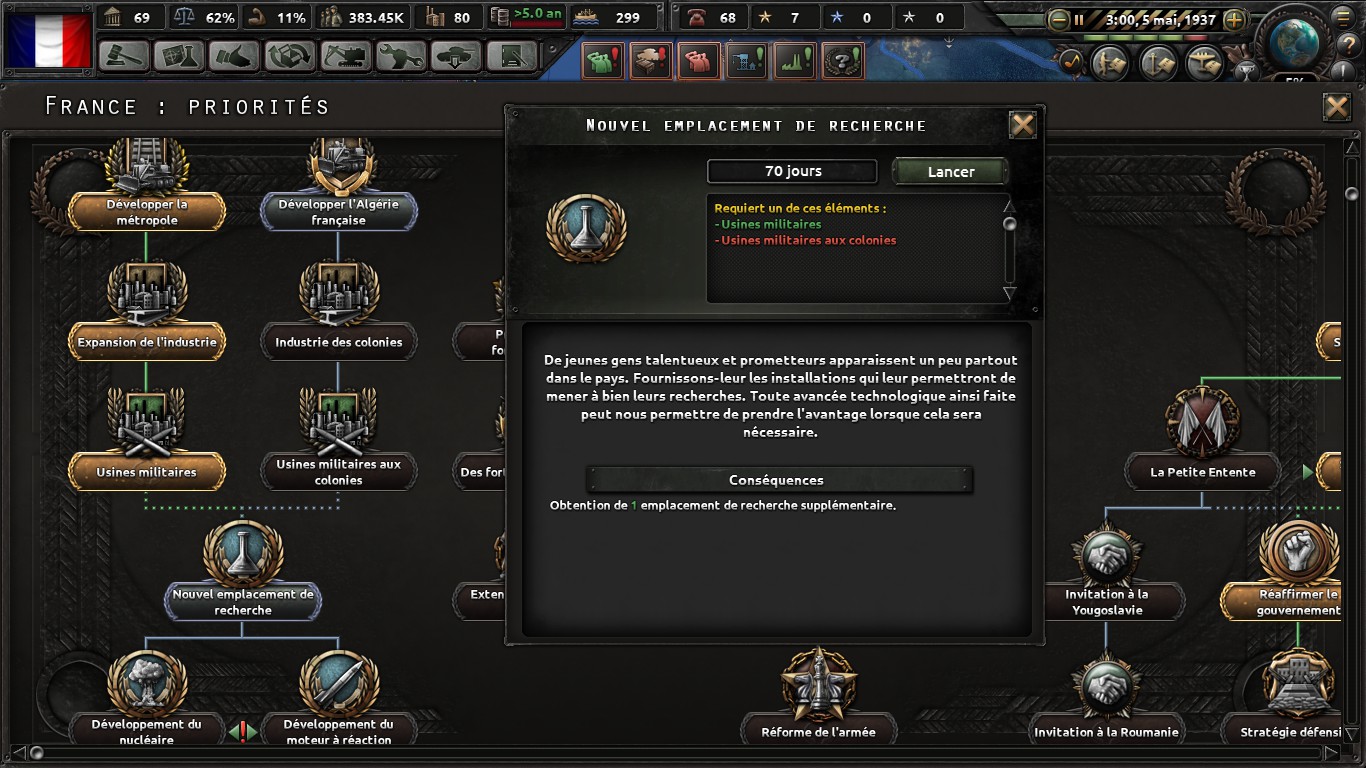Open the Réforme de l'armée focus
This screenshot has height=768, width=1366.
(818, 731)
